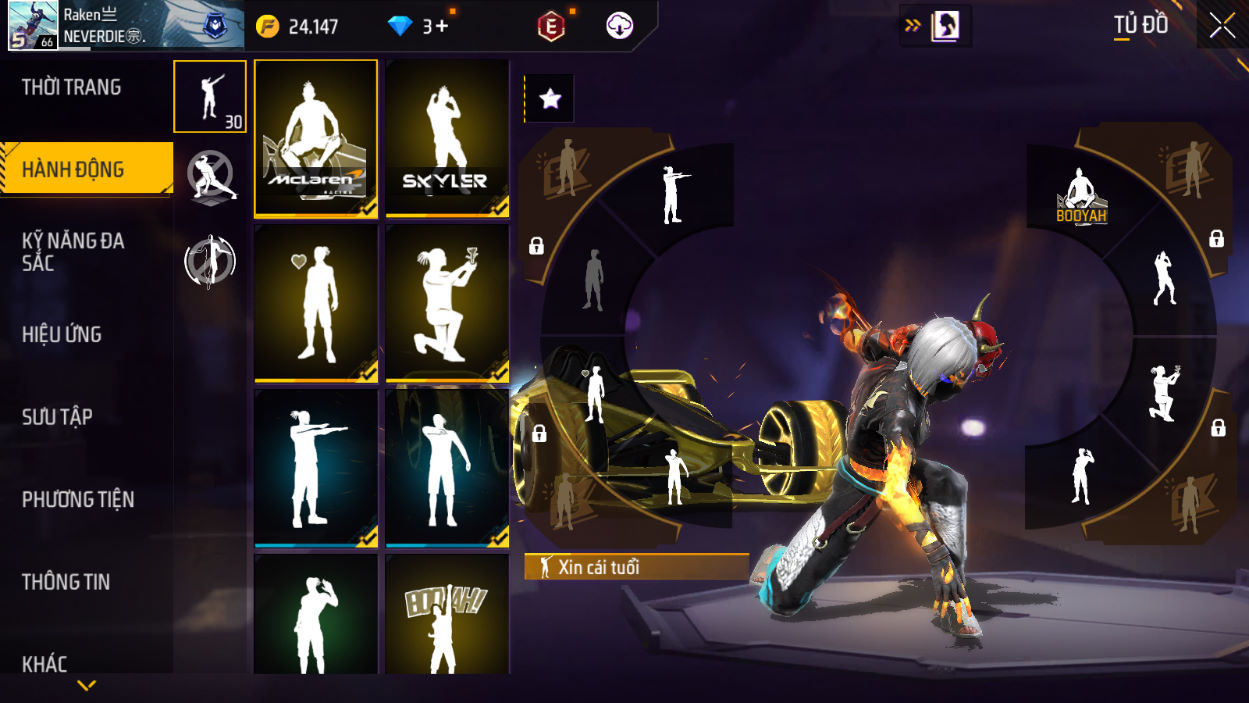The width and height of the screenshot is (1249, 703).
Task: Close the wardrobe with the X button
Action: (1222, 26)
